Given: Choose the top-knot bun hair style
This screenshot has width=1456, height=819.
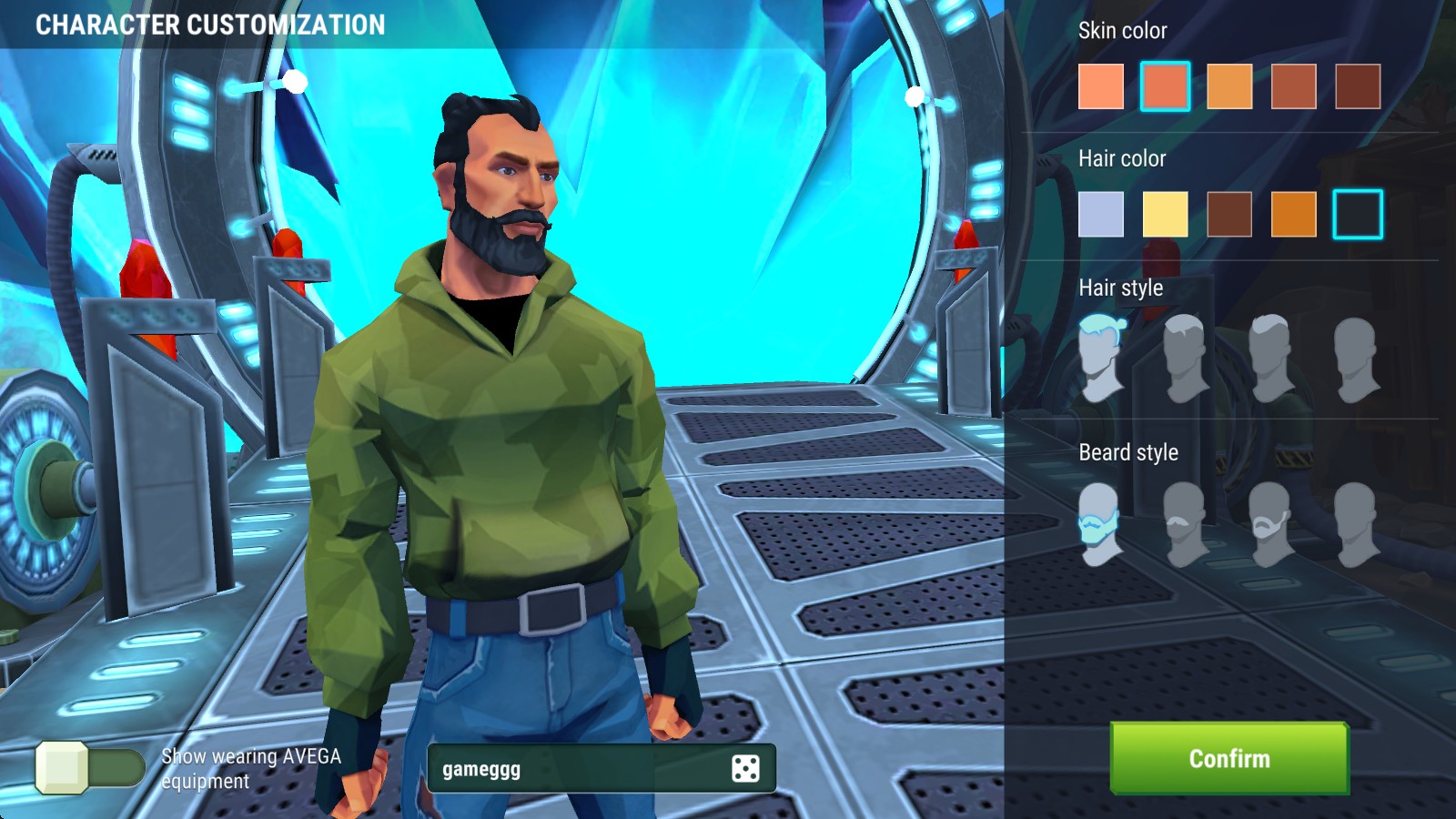Looking at the screenshot, I should click(x=1101, y=359).
